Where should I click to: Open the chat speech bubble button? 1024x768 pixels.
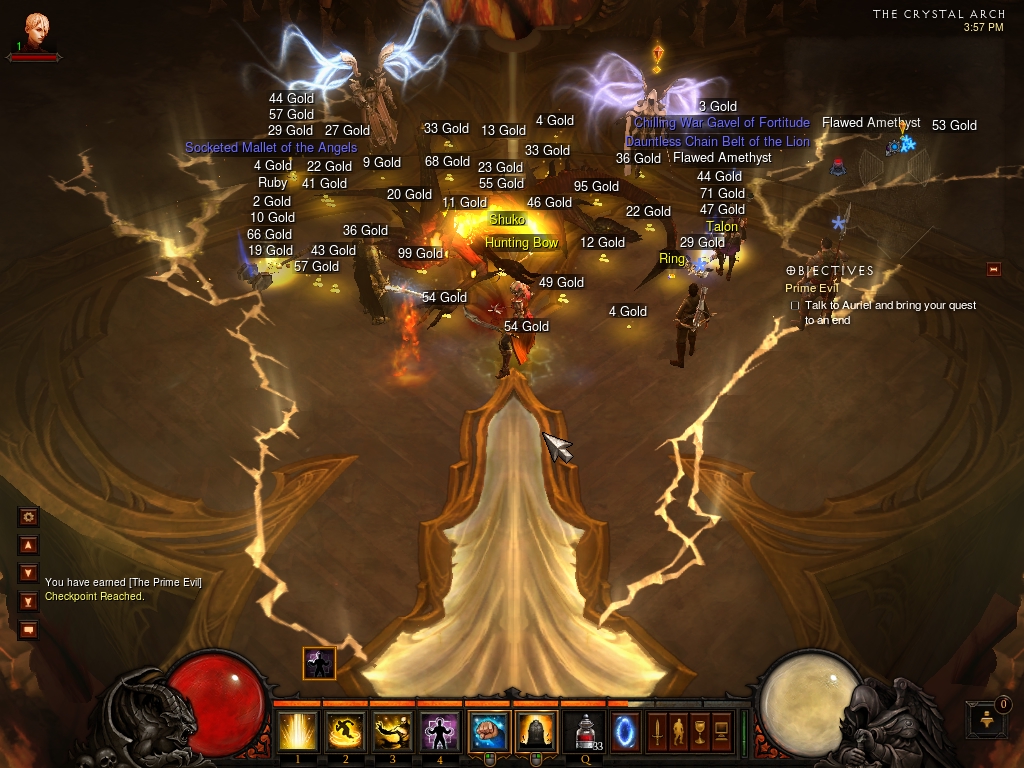pos(28,629)
